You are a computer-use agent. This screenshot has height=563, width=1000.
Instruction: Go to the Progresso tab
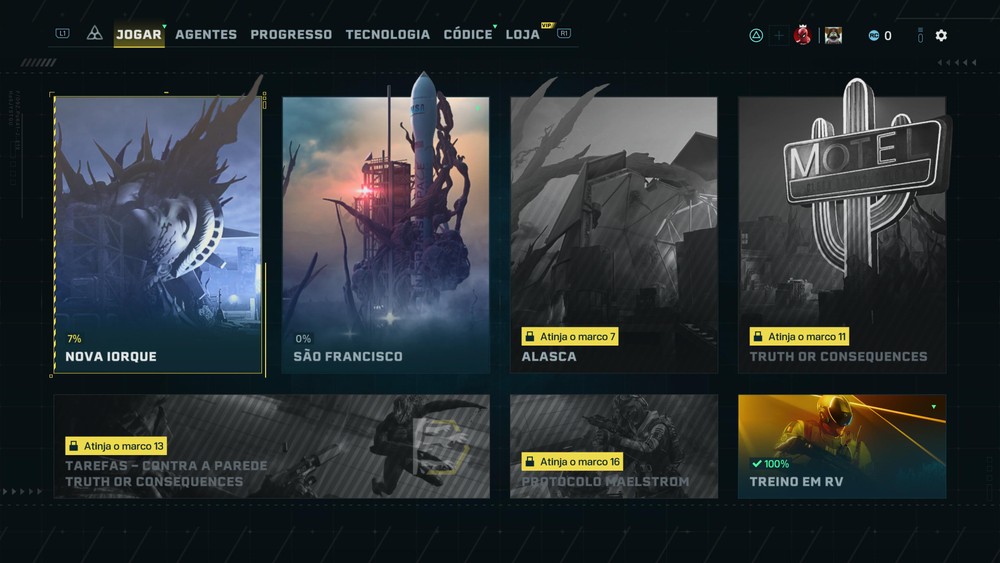pyautogui.click(x=291, y=34)
